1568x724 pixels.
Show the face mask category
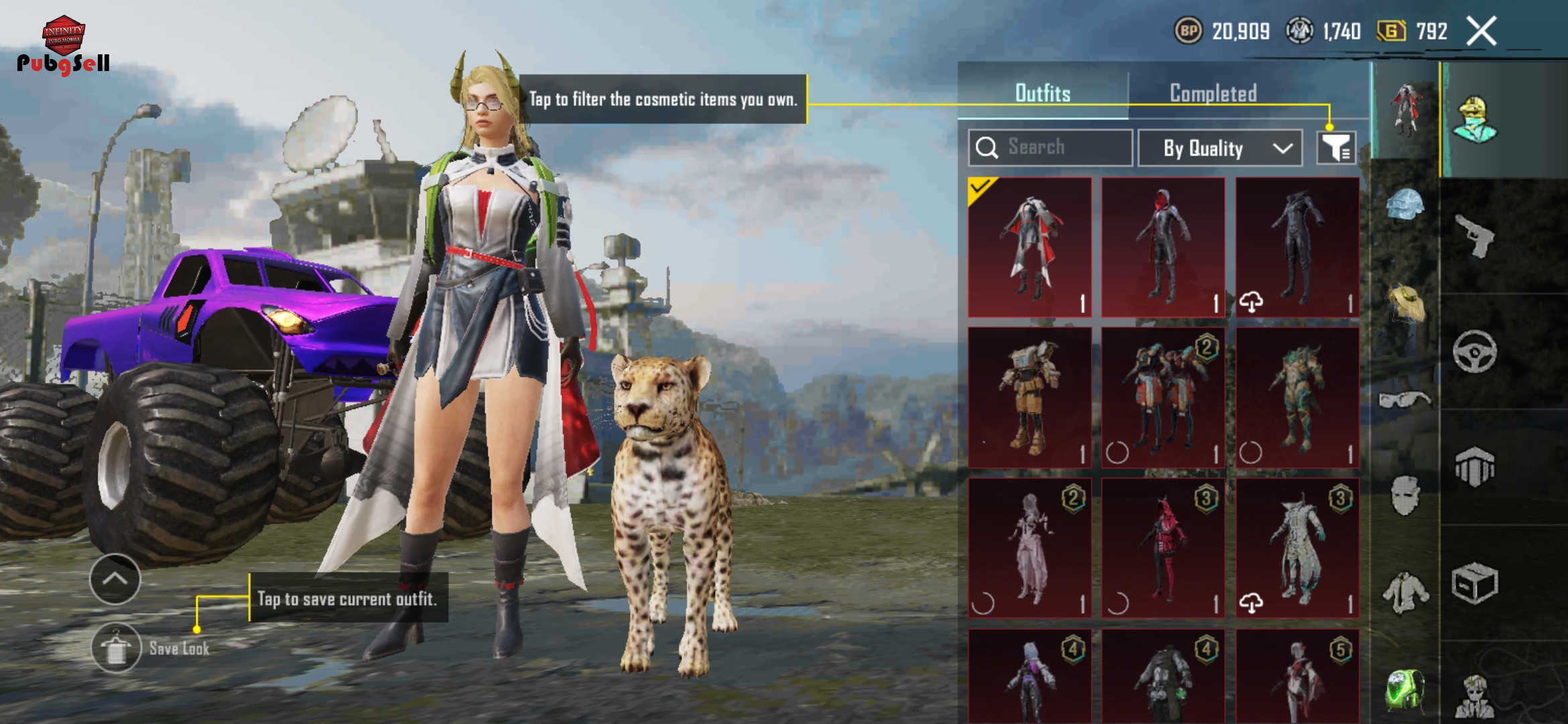(1404, 495)
